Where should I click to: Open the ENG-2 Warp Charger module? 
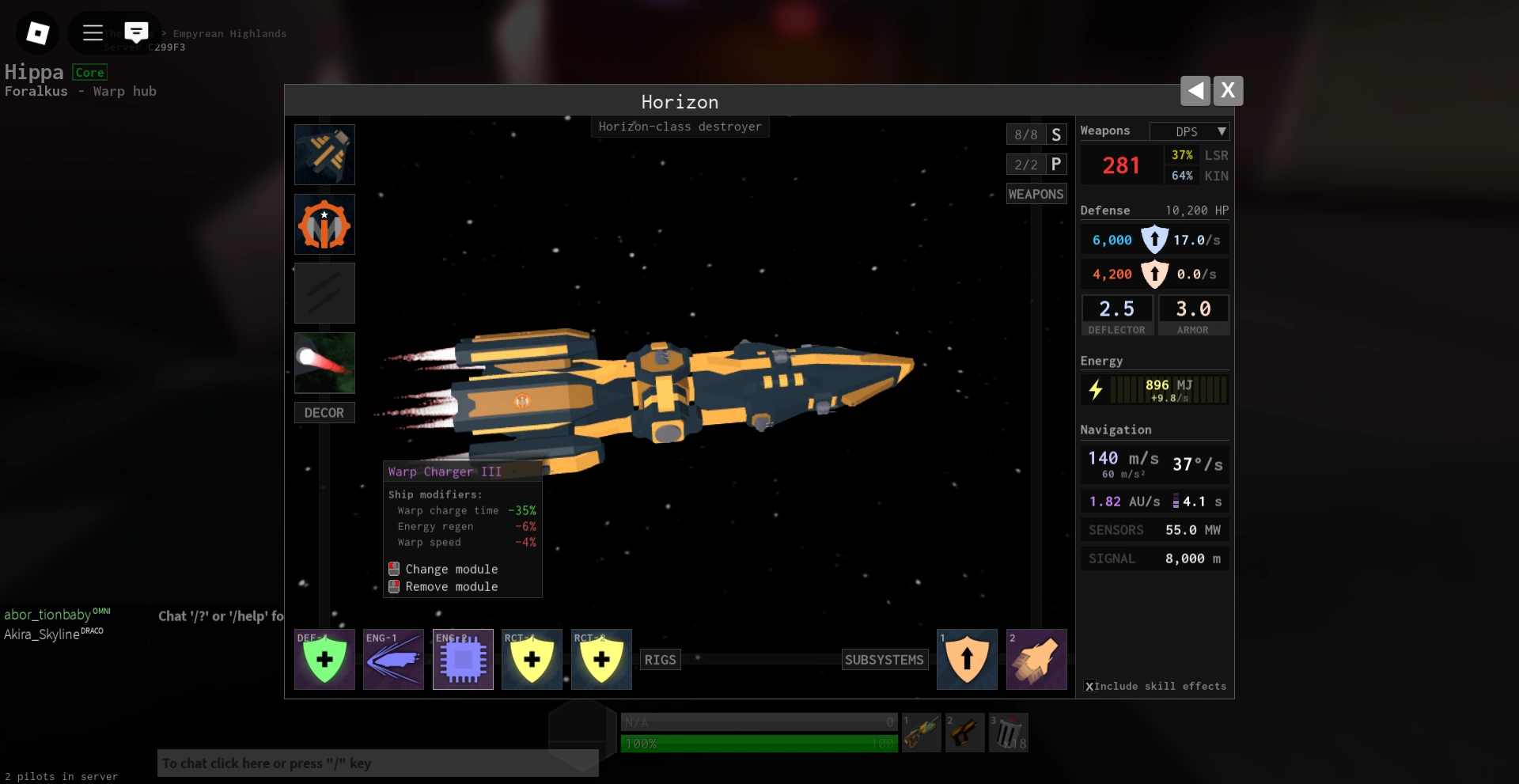[x=463, y=659]
